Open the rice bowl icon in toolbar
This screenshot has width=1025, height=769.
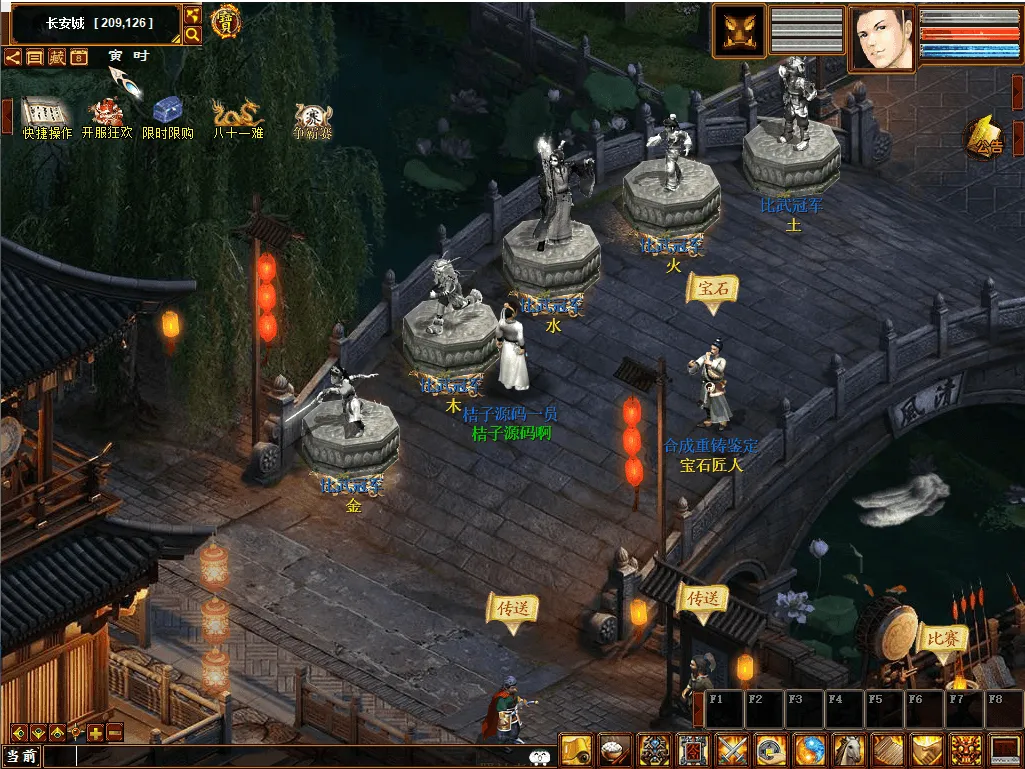pyautogui.click(x=612, y=750)
